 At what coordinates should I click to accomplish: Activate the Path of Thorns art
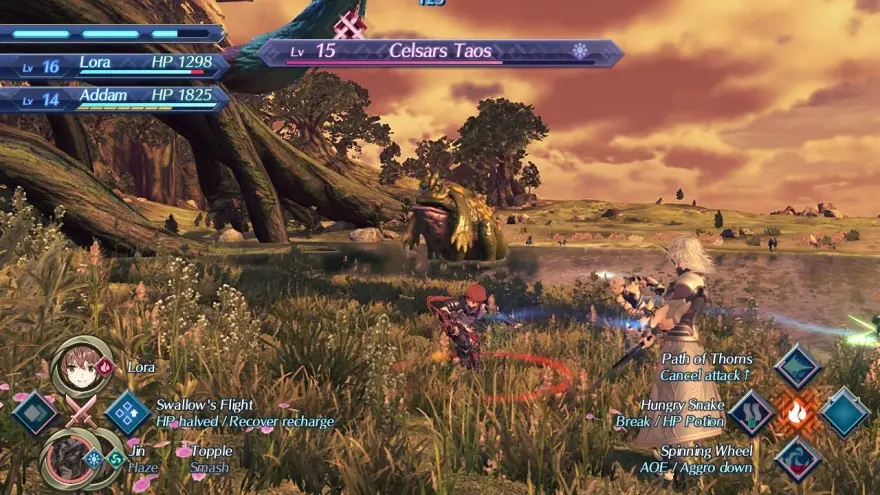797,367
